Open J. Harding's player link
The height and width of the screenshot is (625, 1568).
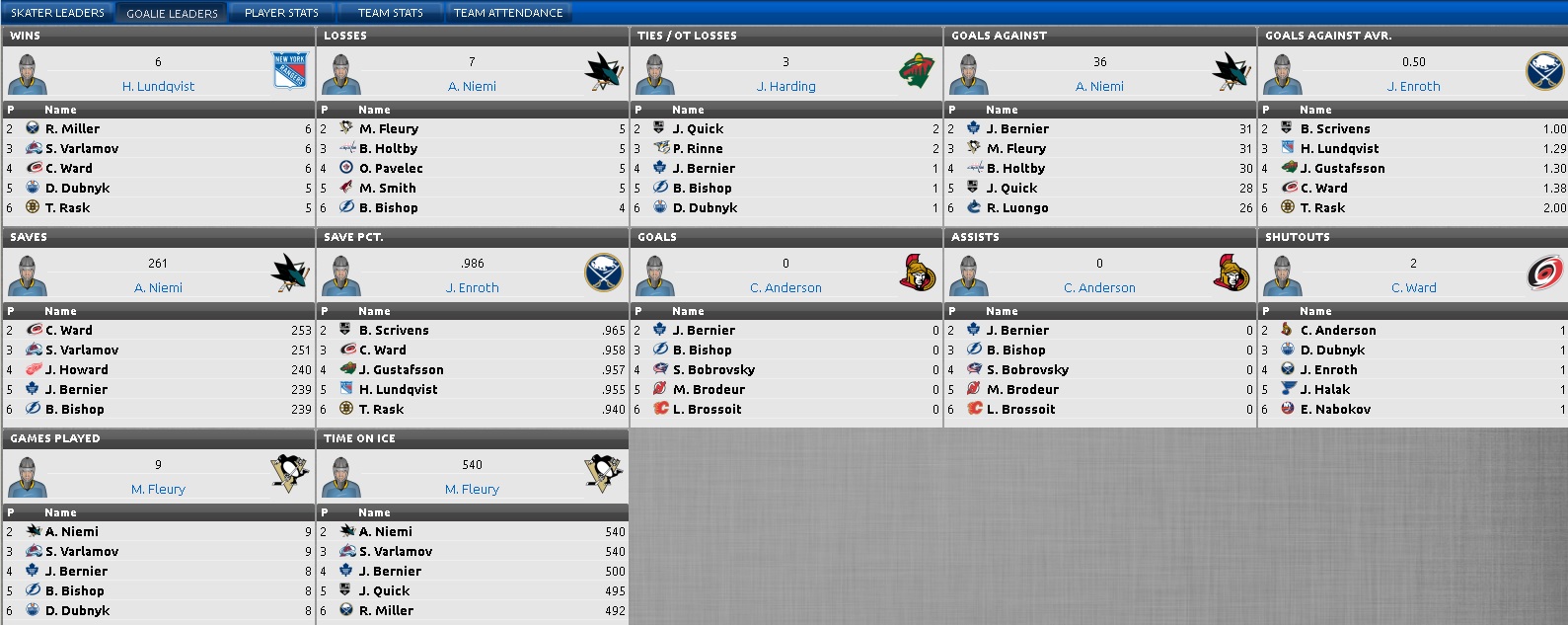coord(785,87)
